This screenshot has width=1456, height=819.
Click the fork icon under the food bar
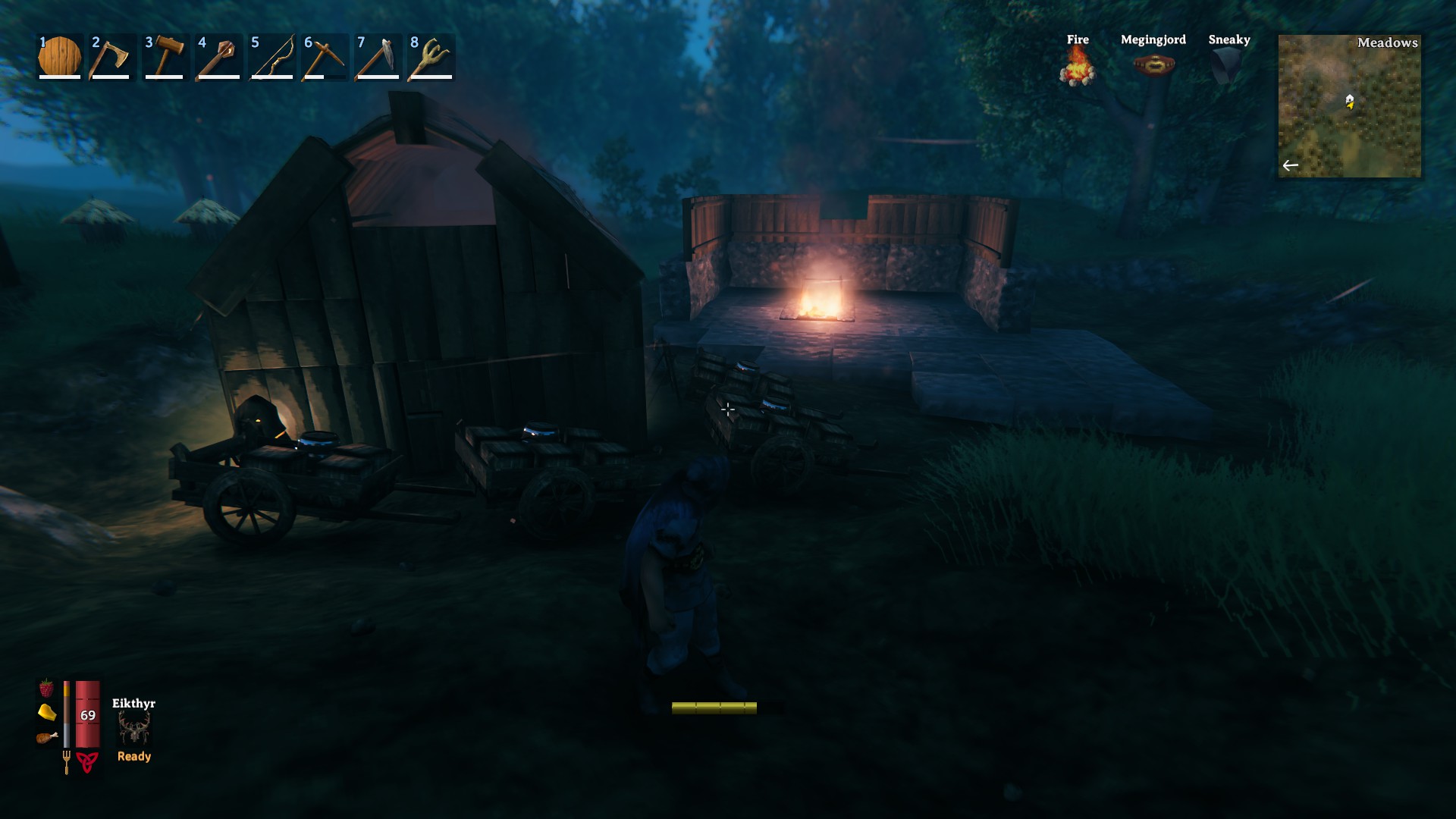tap(67, 758)
